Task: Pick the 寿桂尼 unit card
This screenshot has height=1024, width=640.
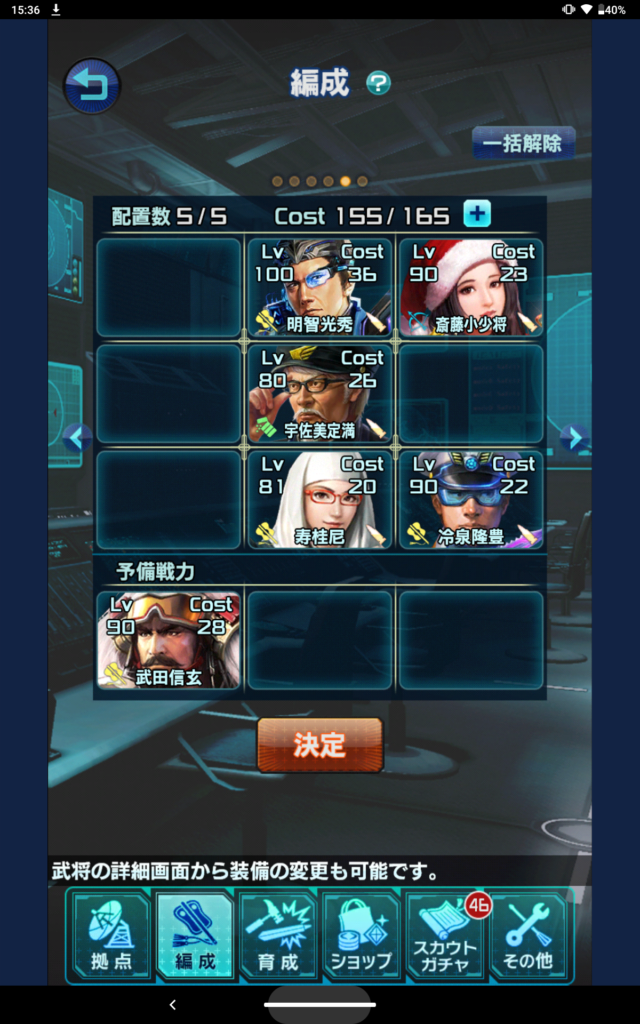Action: 320,499
